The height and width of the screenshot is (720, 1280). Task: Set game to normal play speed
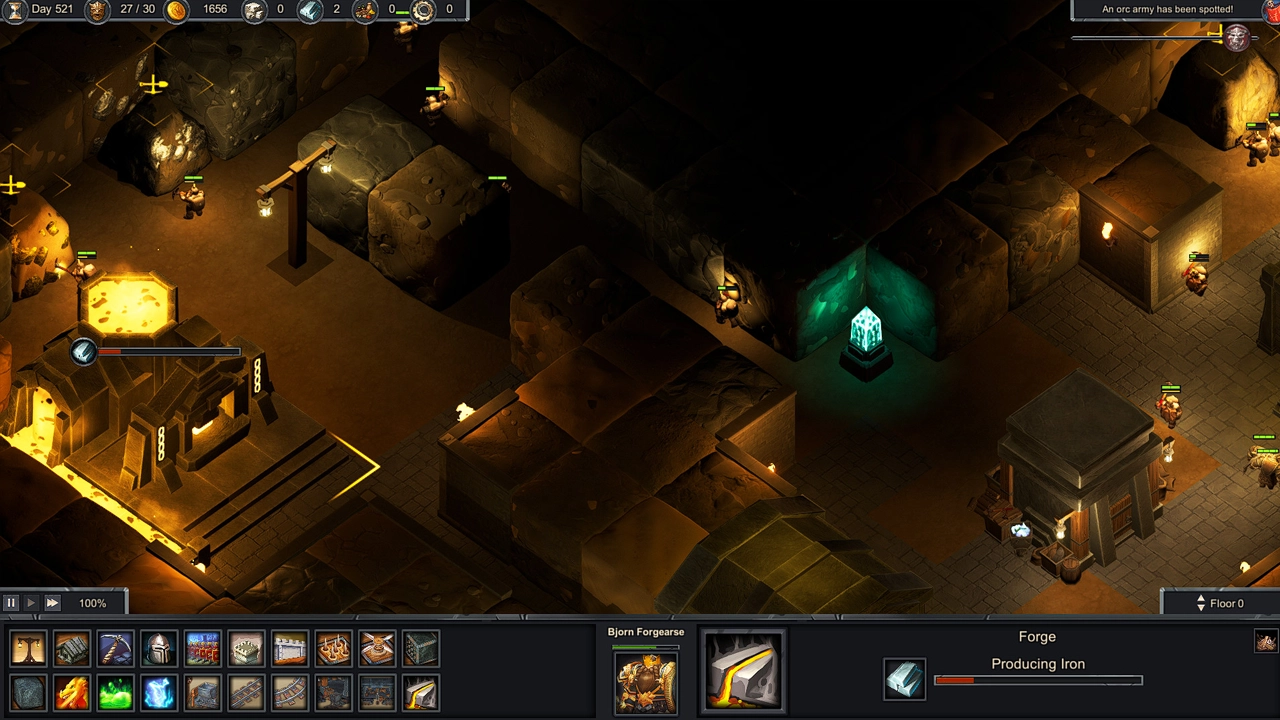click(31, 603)
